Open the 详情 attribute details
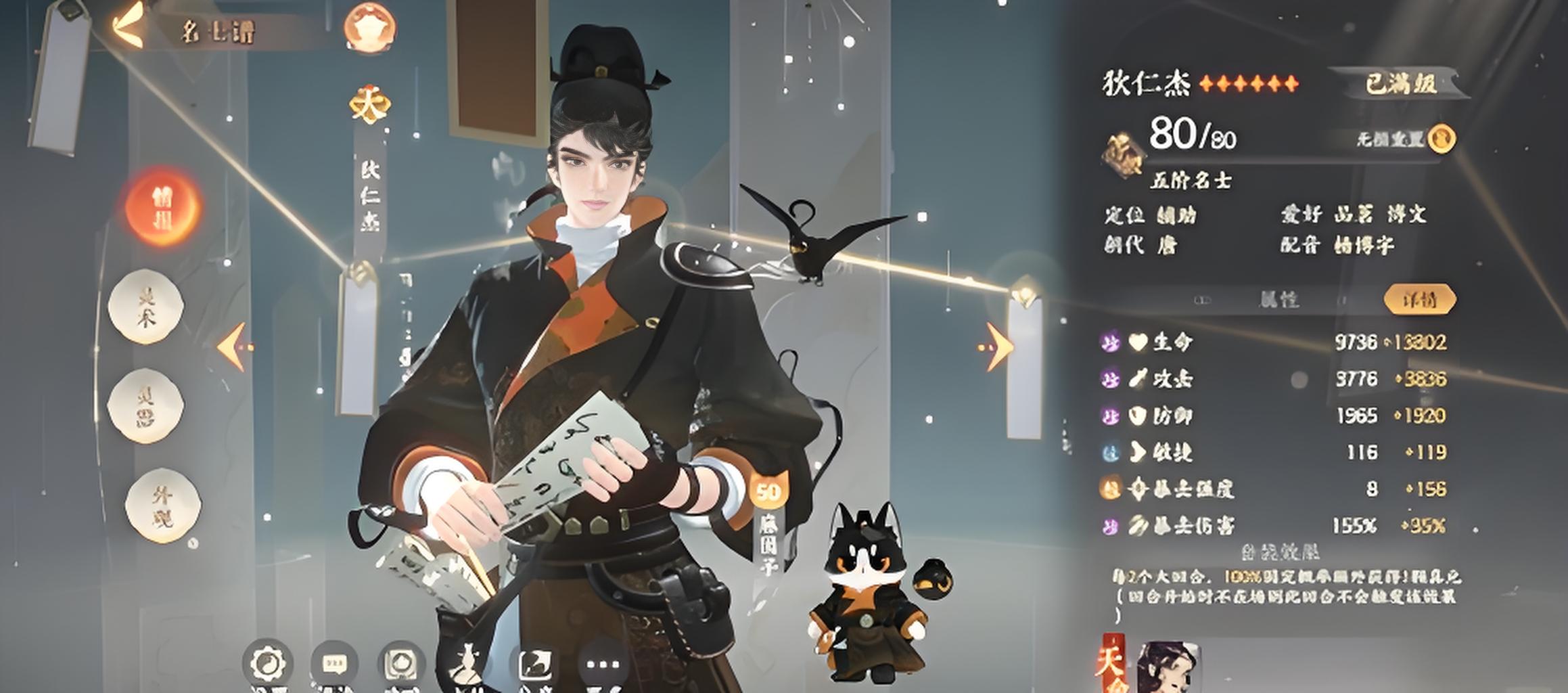 tap(1419, 299)
